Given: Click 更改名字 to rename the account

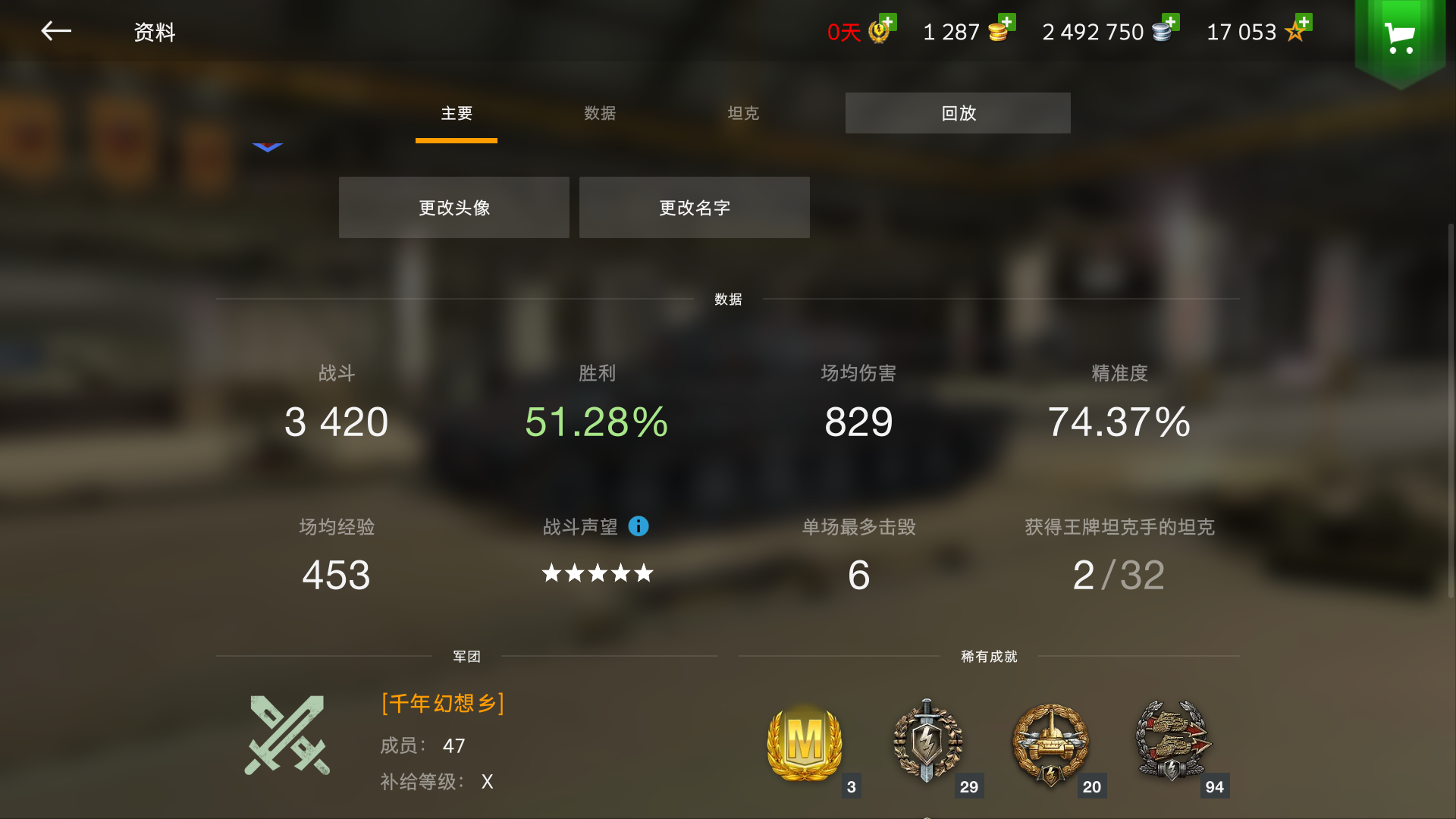Looking at the screenshot, I should pos(694,206).
